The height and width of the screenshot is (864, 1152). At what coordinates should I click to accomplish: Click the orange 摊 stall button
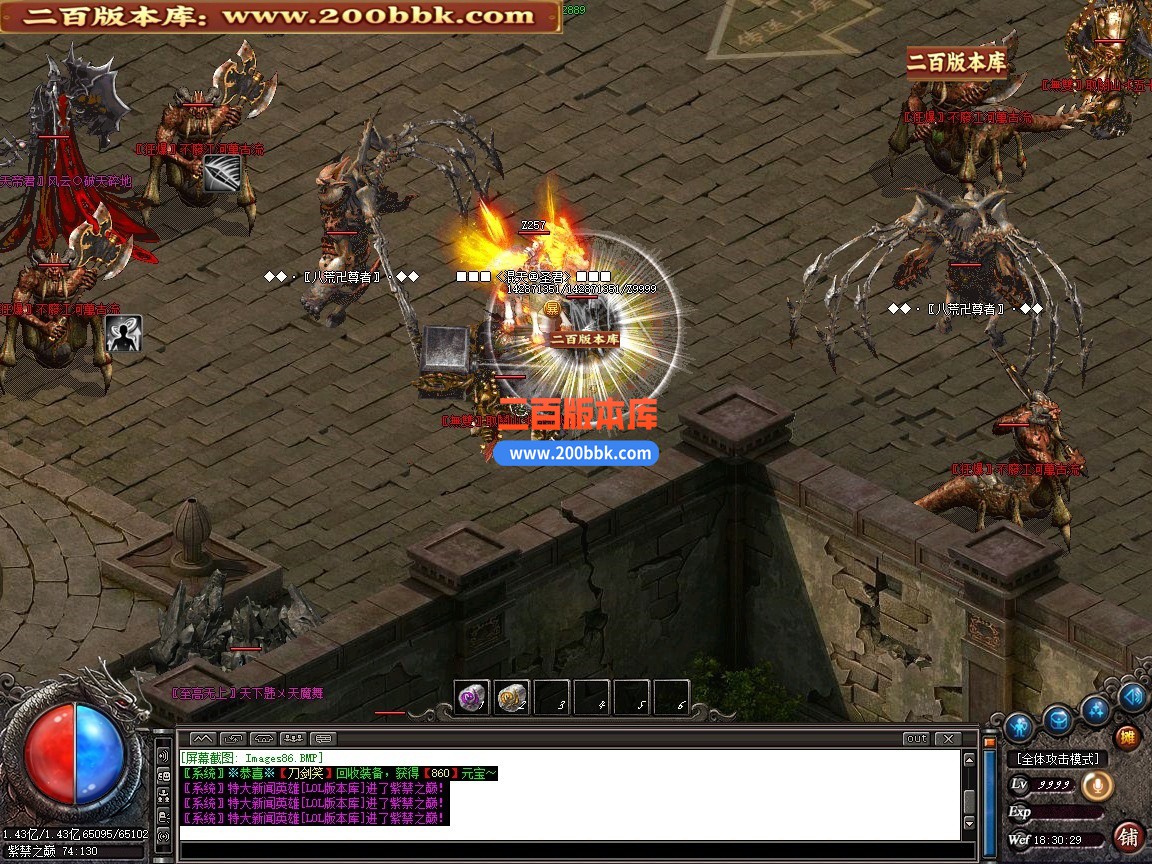coord(1128,738)
